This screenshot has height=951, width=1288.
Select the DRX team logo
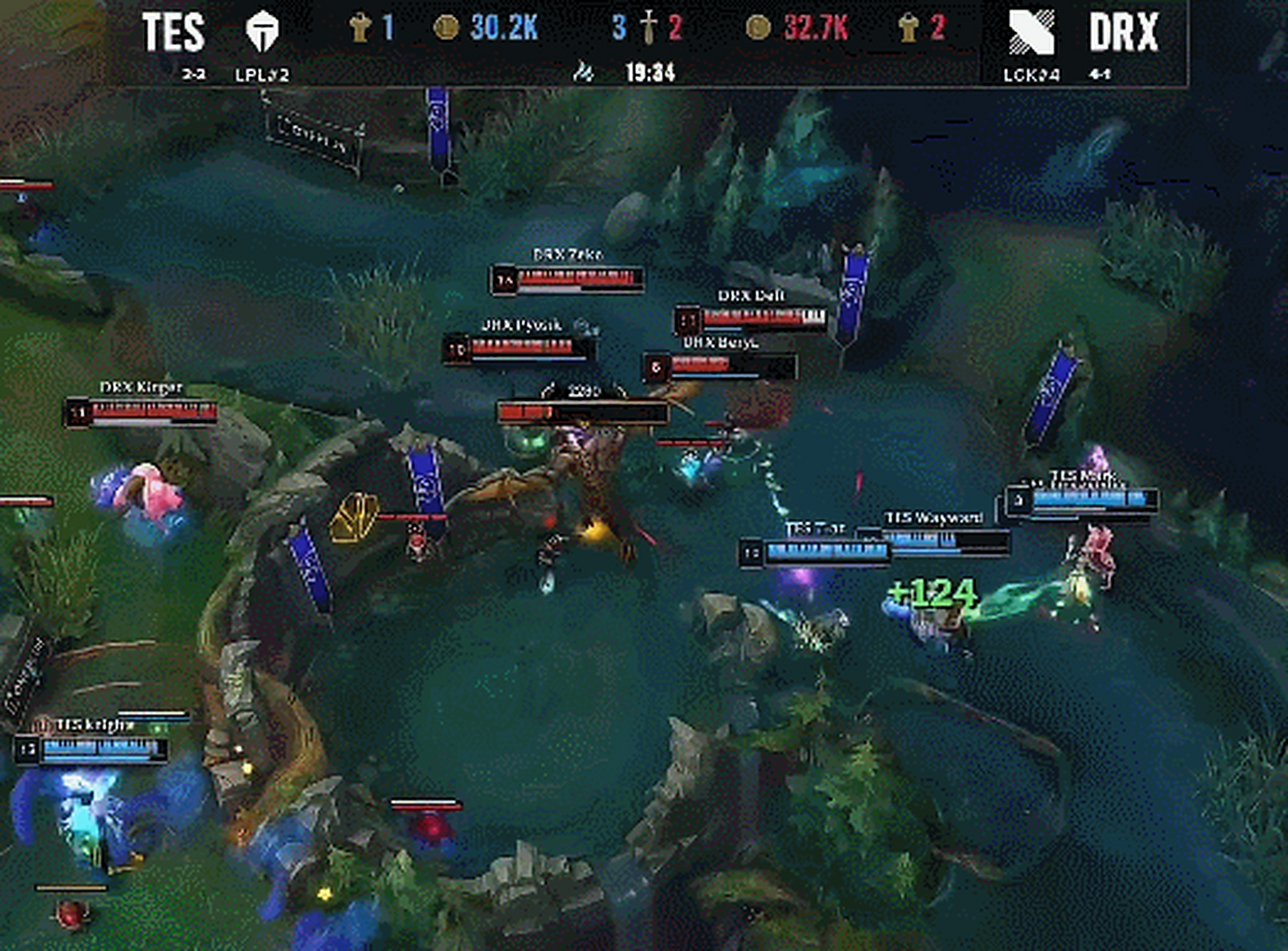pyautogui.click(x=1031, y=31)
